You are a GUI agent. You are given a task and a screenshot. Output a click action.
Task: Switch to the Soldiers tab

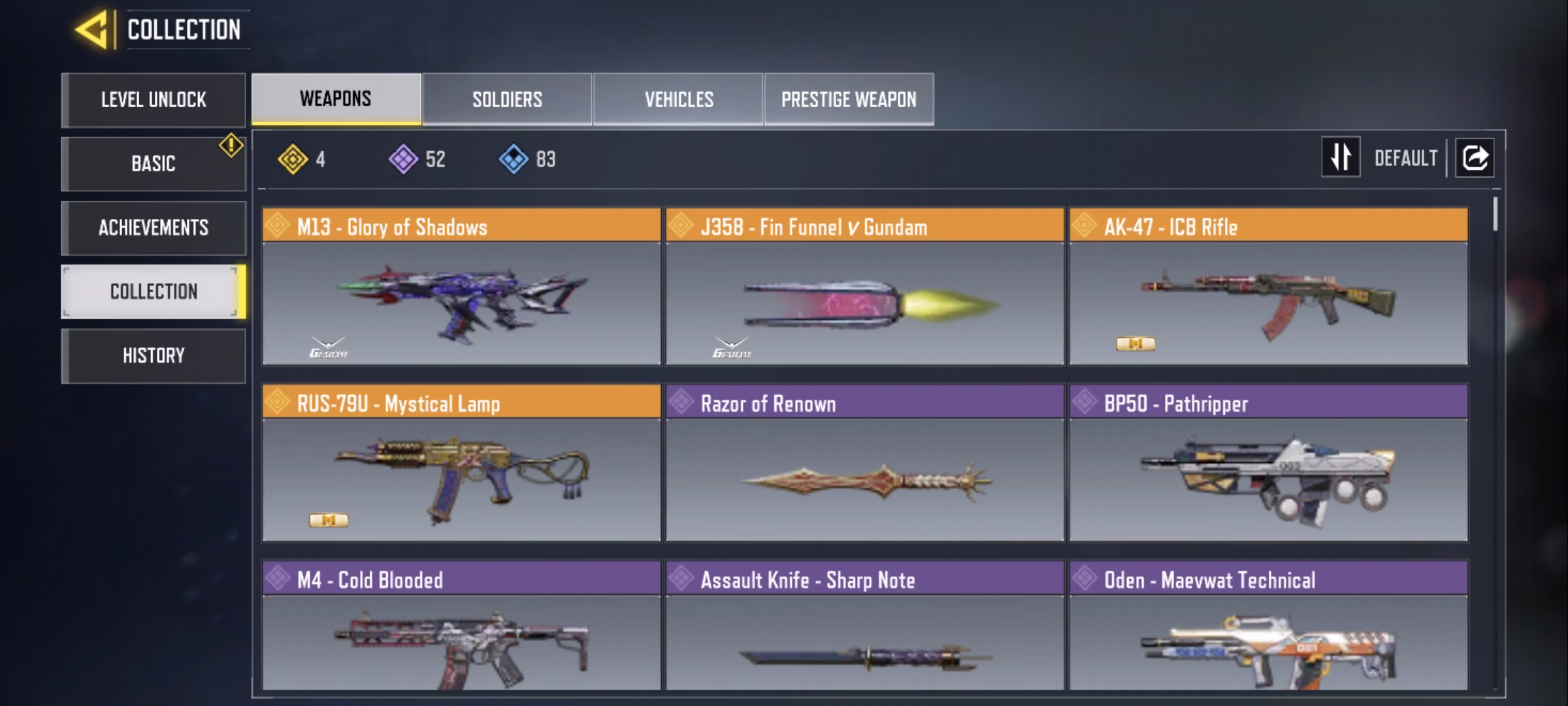[x=507, y=99]
